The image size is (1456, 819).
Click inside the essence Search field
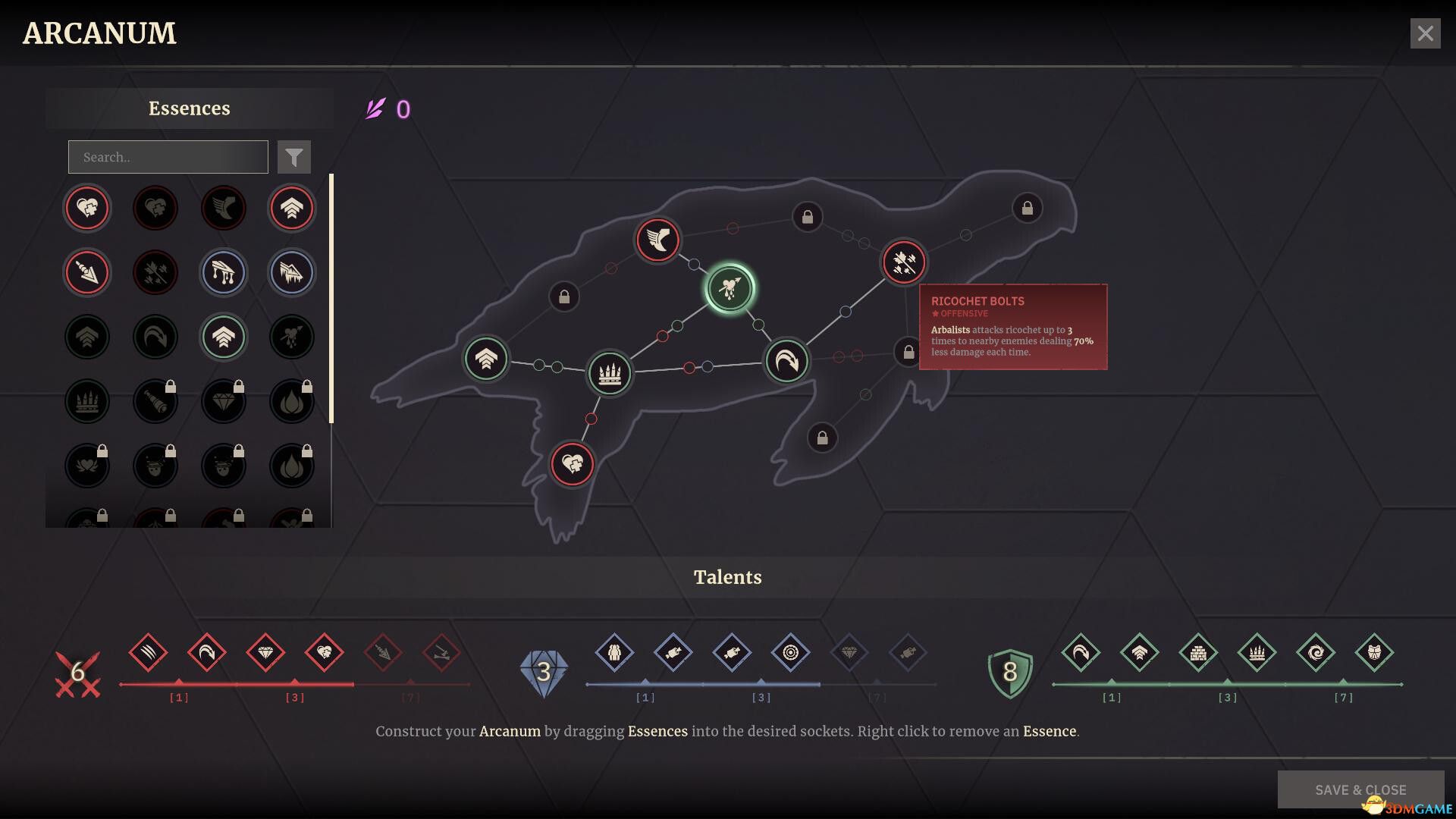coord(167,157)
